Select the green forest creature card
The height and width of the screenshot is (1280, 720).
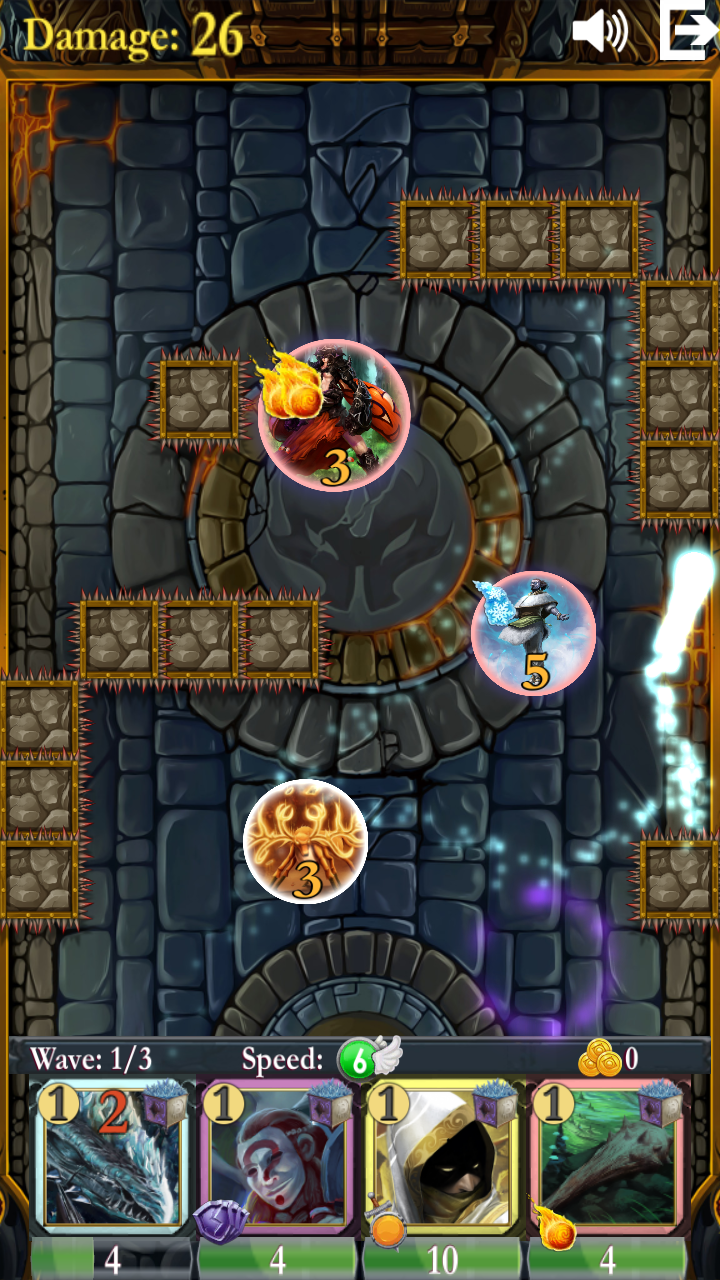pos(608,1160)
